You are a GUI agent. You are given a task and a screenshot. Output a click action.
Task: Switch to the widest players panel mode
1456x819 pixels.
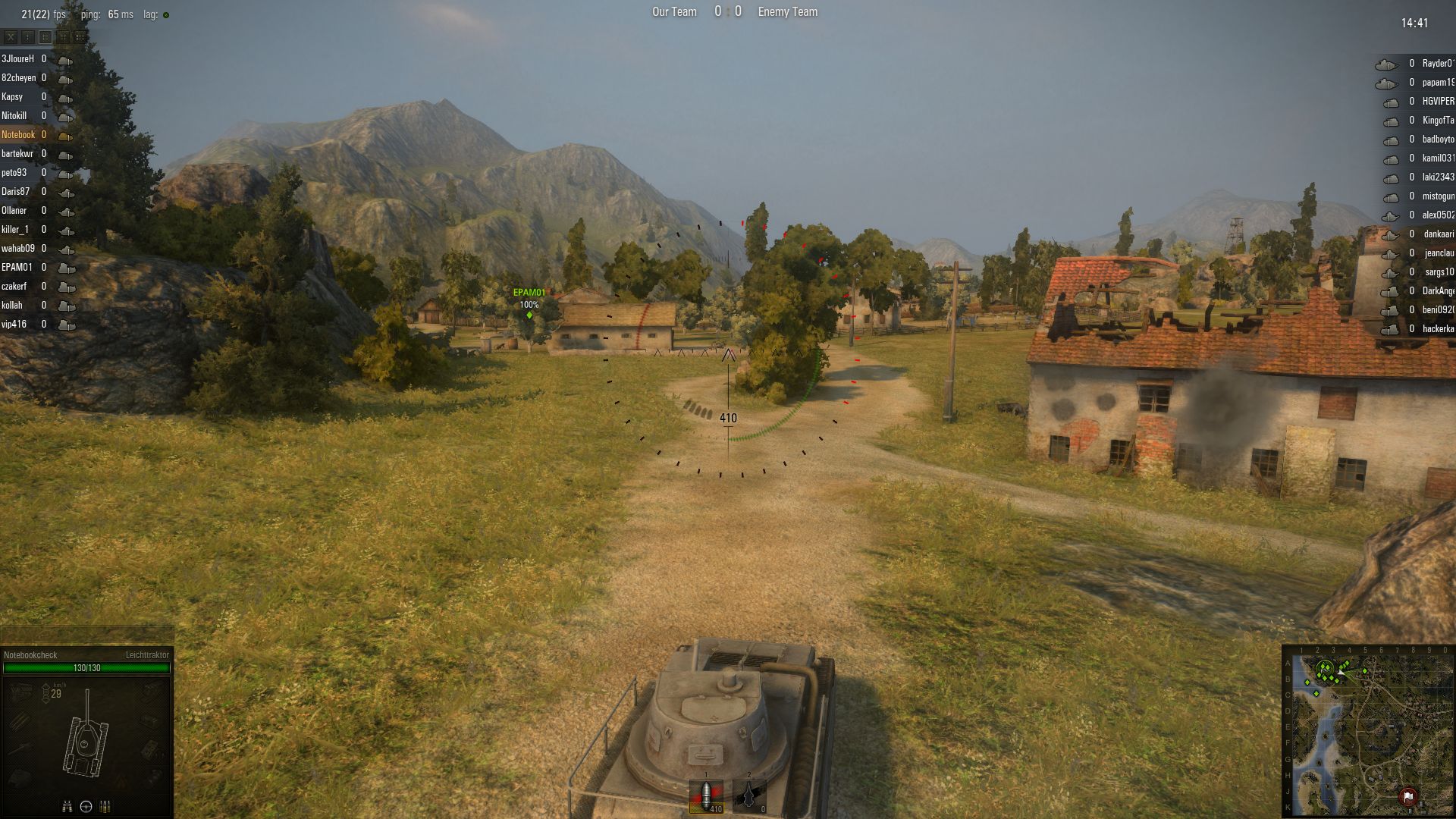click(x=80, y=36)
